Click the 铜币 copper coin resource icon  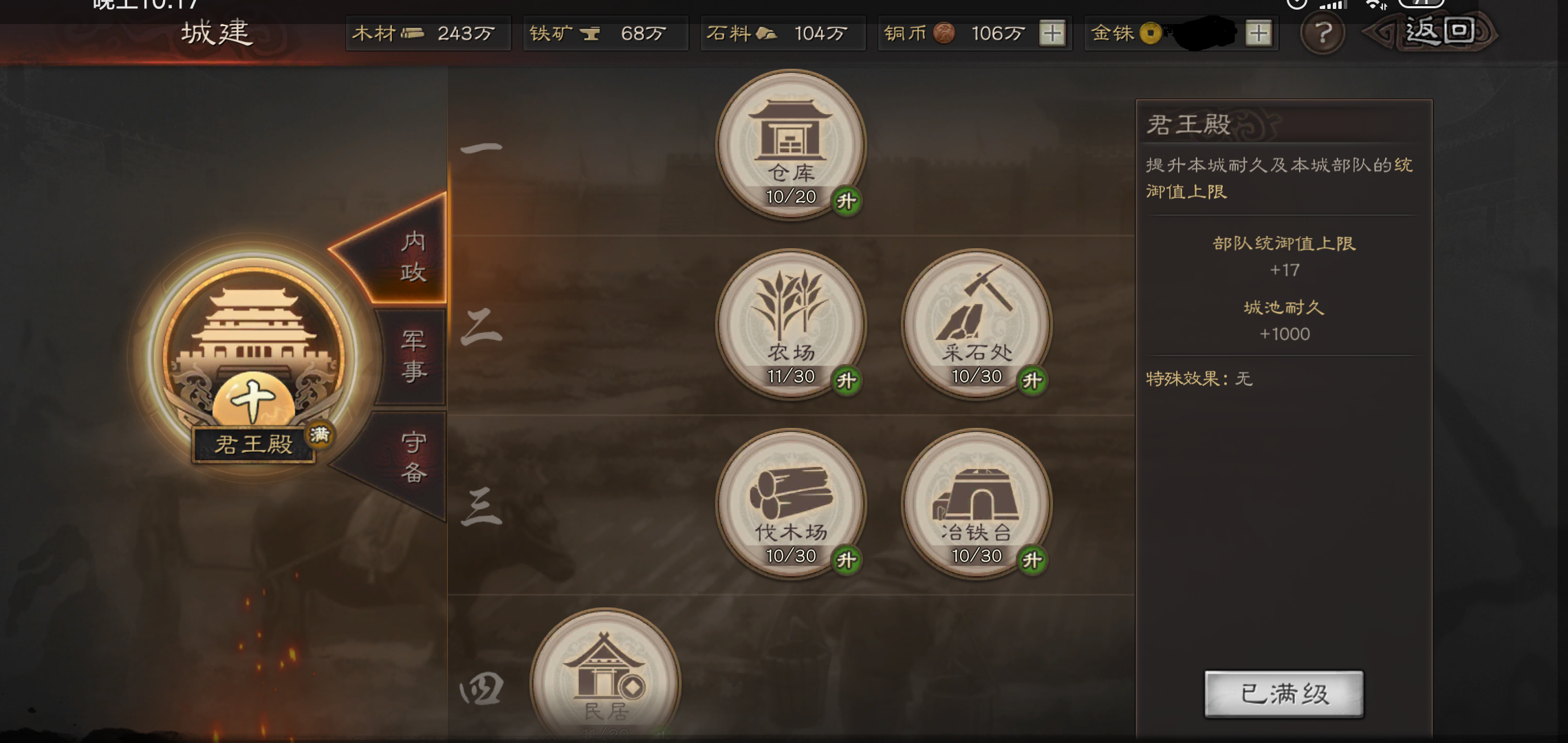[944, 32]
